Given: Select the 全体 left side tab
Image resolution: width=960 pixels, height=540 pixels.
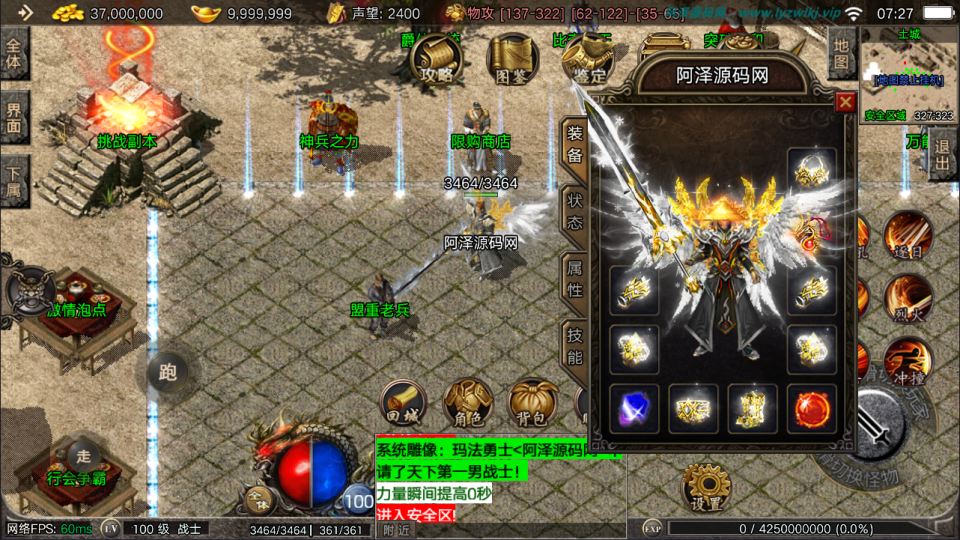Looking at the screenshot, I should pos(14,54).
